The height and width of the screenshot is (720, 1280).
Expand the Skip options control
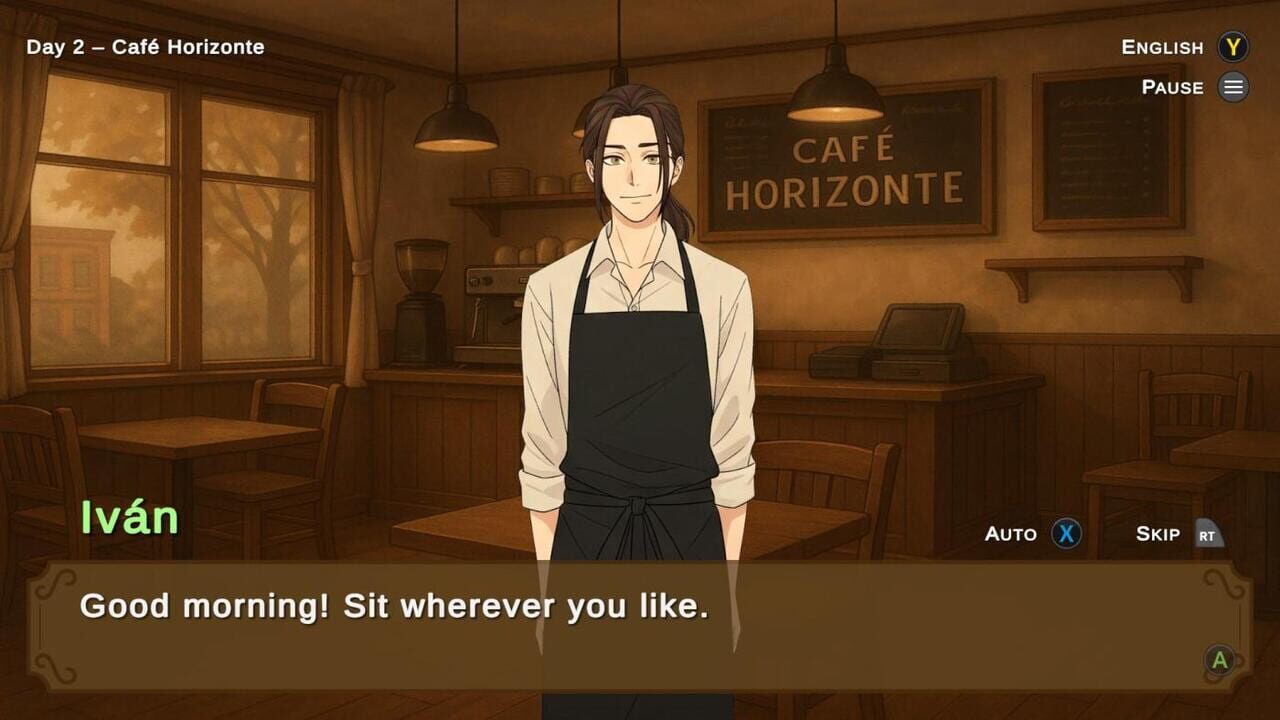tap(1208, 534)
